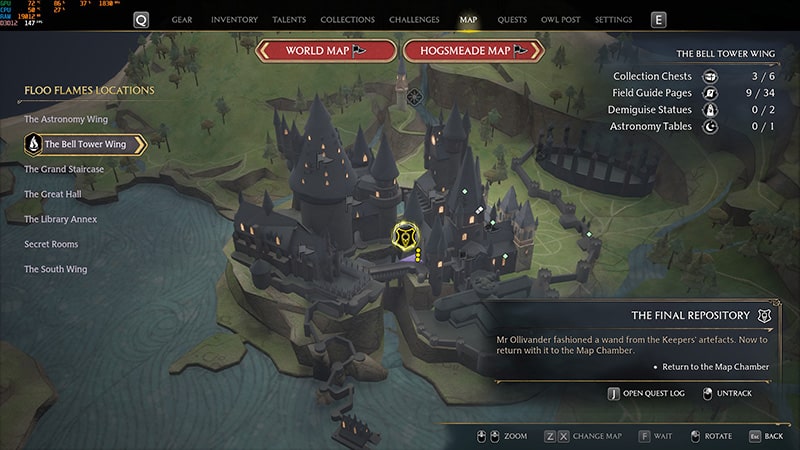Pick The Library Annex floo flame

point(61,219)
